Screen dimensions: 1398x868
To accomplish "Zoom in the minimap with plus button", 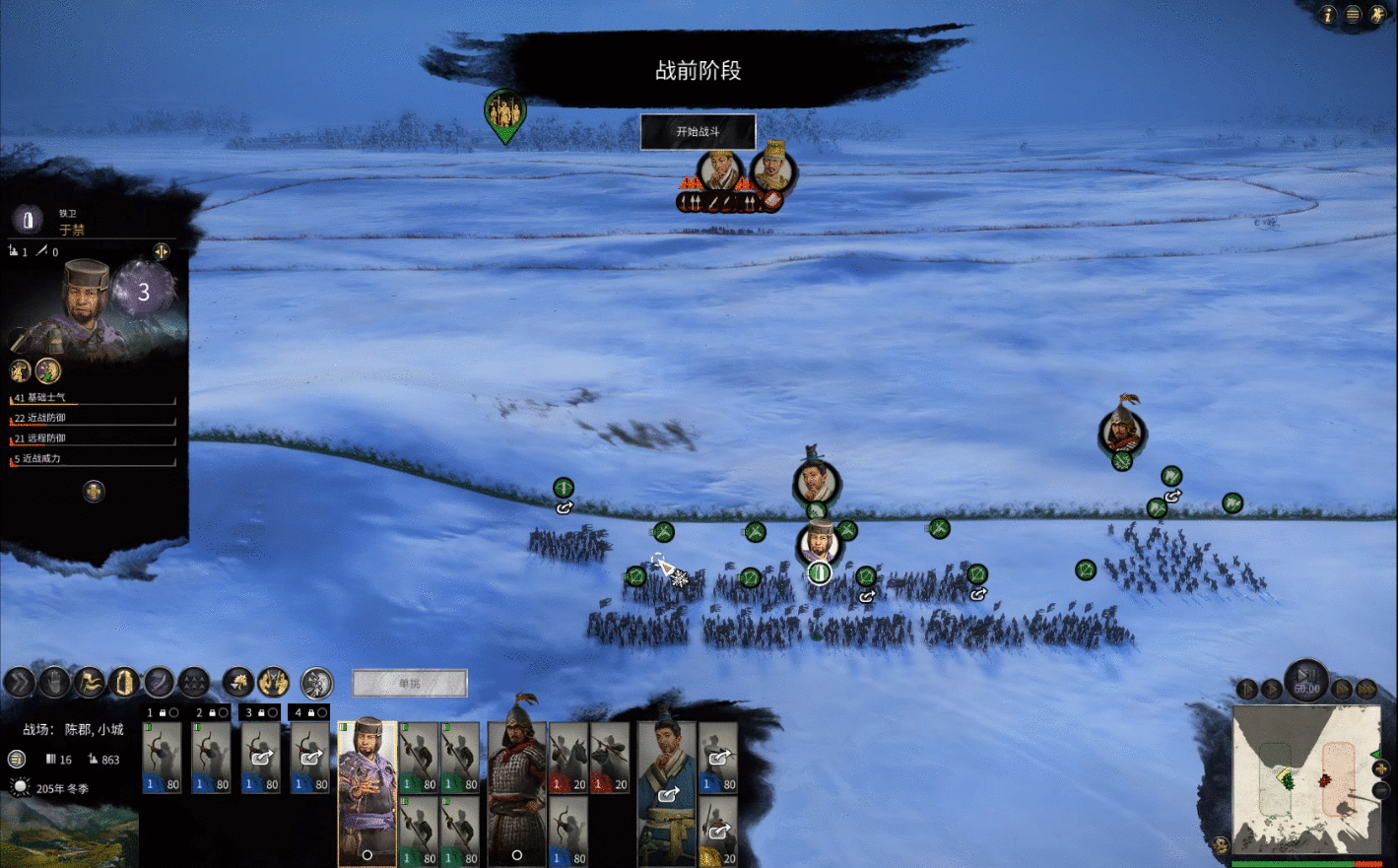I will 1380,768.
